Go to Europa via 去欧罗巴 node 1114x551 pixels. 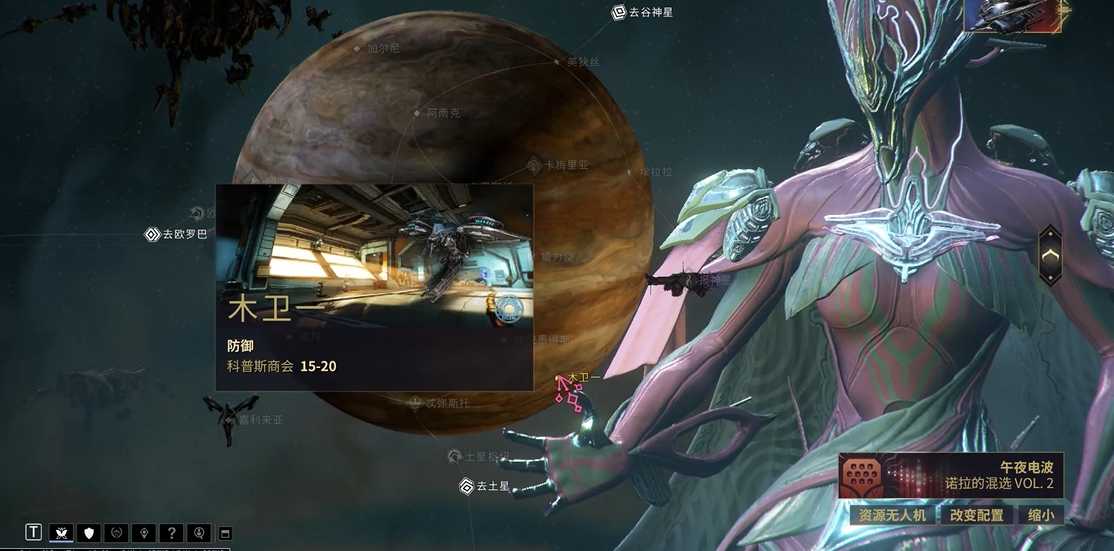[153, 234]
